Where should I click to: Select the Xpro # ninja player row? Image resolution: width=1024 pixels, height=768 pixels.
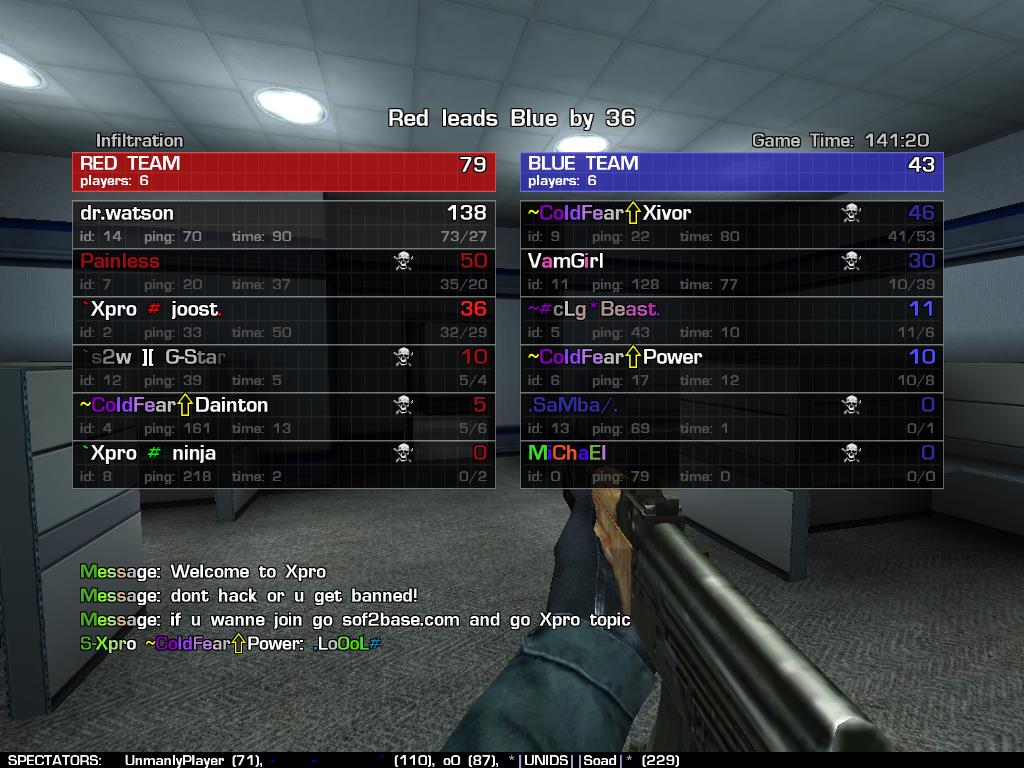click(x=283, y=464)
